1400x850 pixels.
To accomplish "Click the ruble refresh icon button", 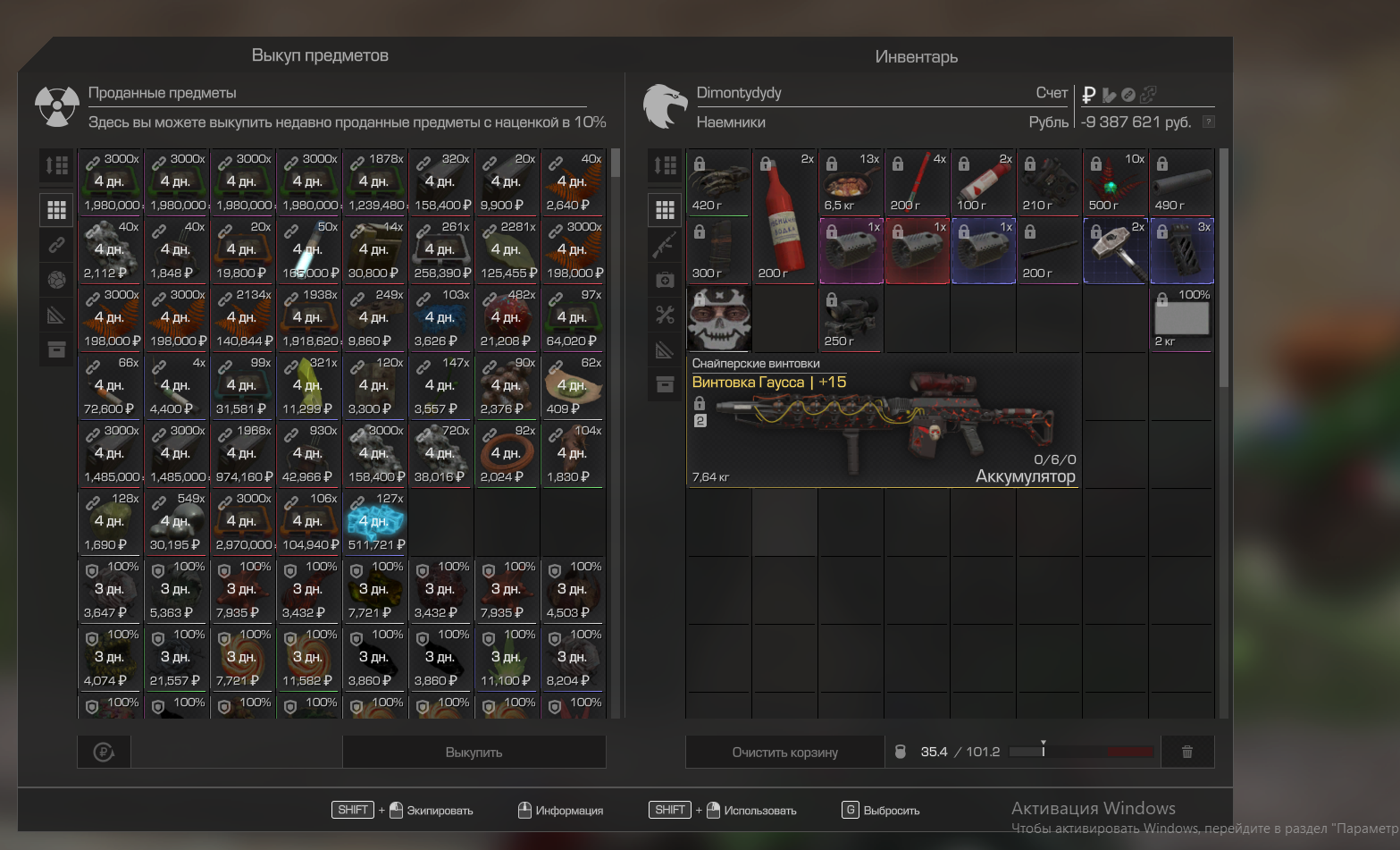I will [x=104, y=752].
